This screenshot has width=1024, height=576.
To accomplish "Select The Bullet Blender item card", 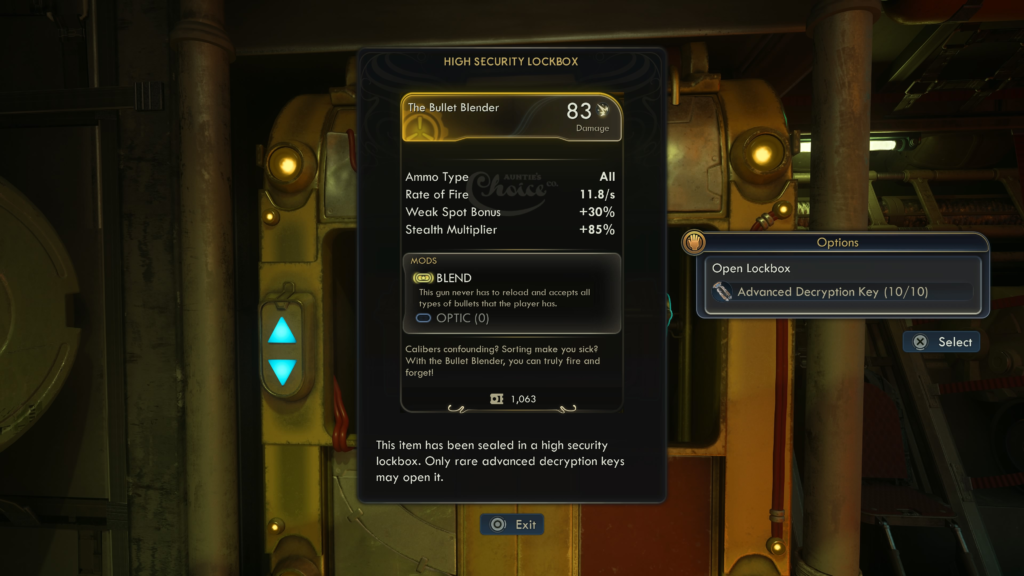I will 511,118.
